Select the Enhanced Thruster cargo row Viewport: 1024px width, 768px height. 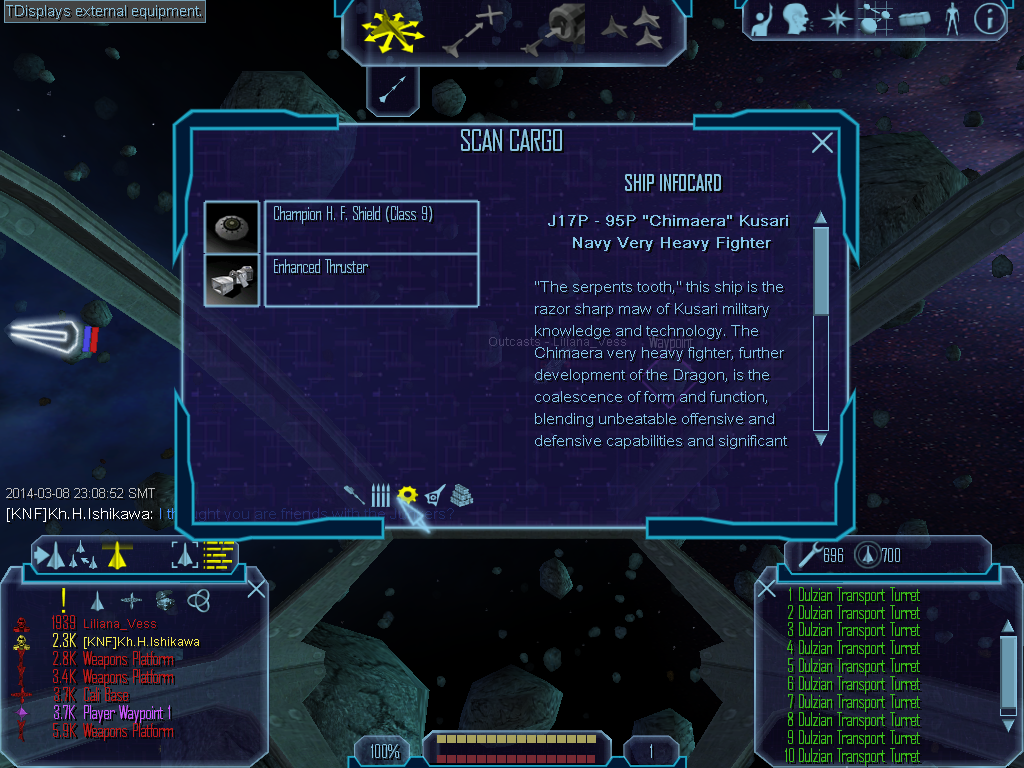pyautogui.click(x=370, y=279)
